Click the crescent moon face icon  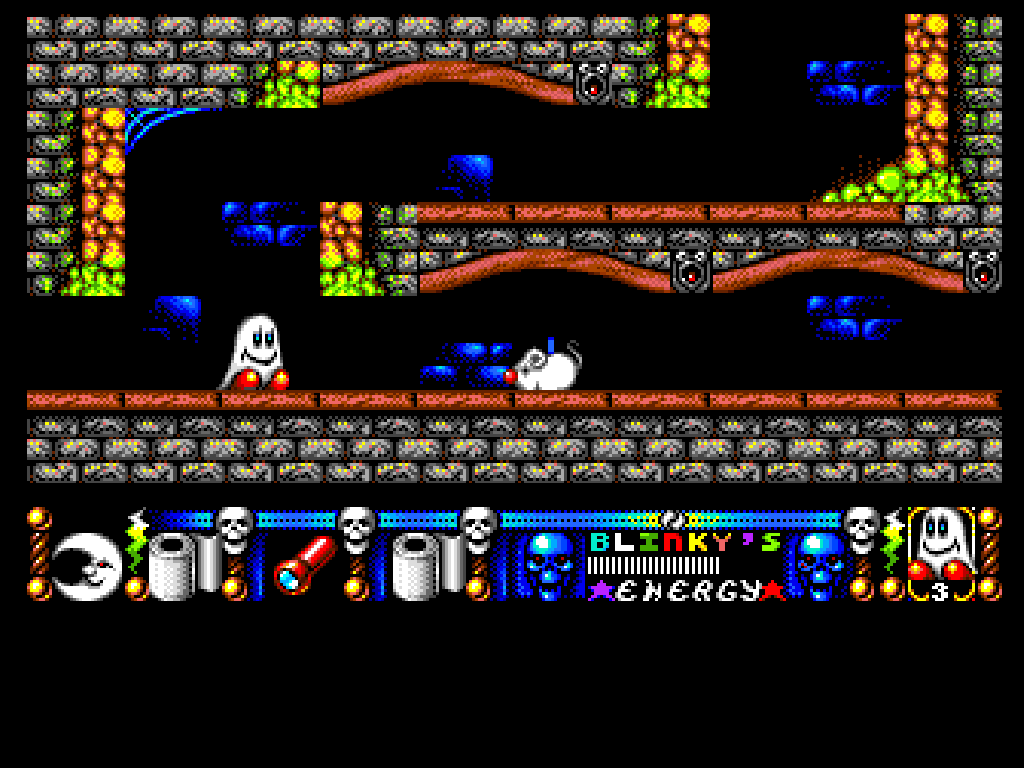point(86,566)
